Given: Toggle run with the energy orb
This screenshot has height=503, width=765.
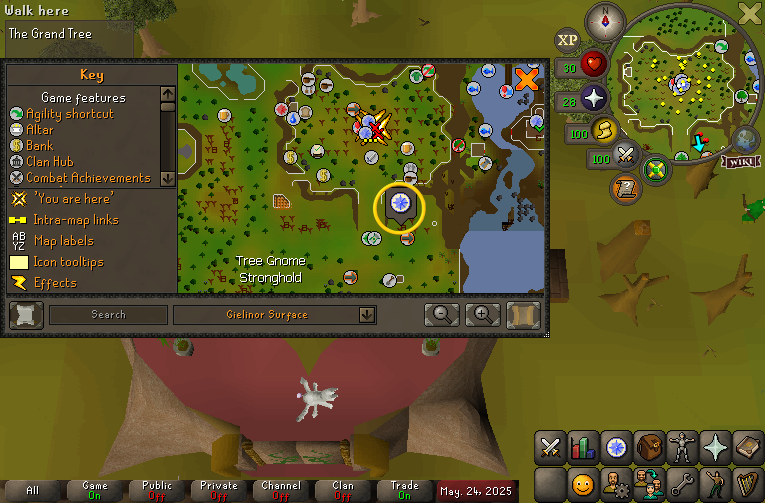Looking at the screenshot, I should point(605,130).
